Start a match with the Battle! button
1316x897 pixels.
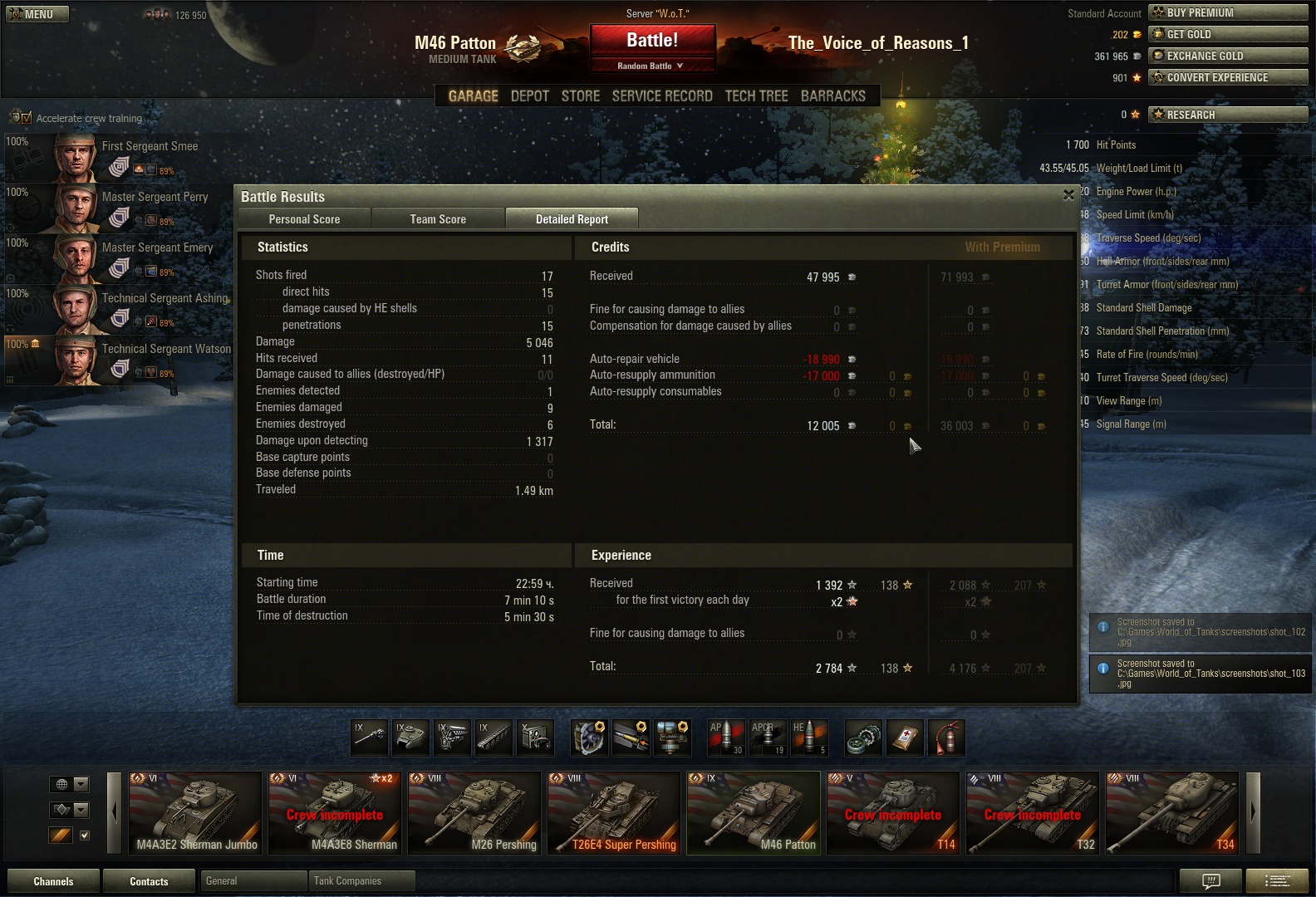[652, 41]
